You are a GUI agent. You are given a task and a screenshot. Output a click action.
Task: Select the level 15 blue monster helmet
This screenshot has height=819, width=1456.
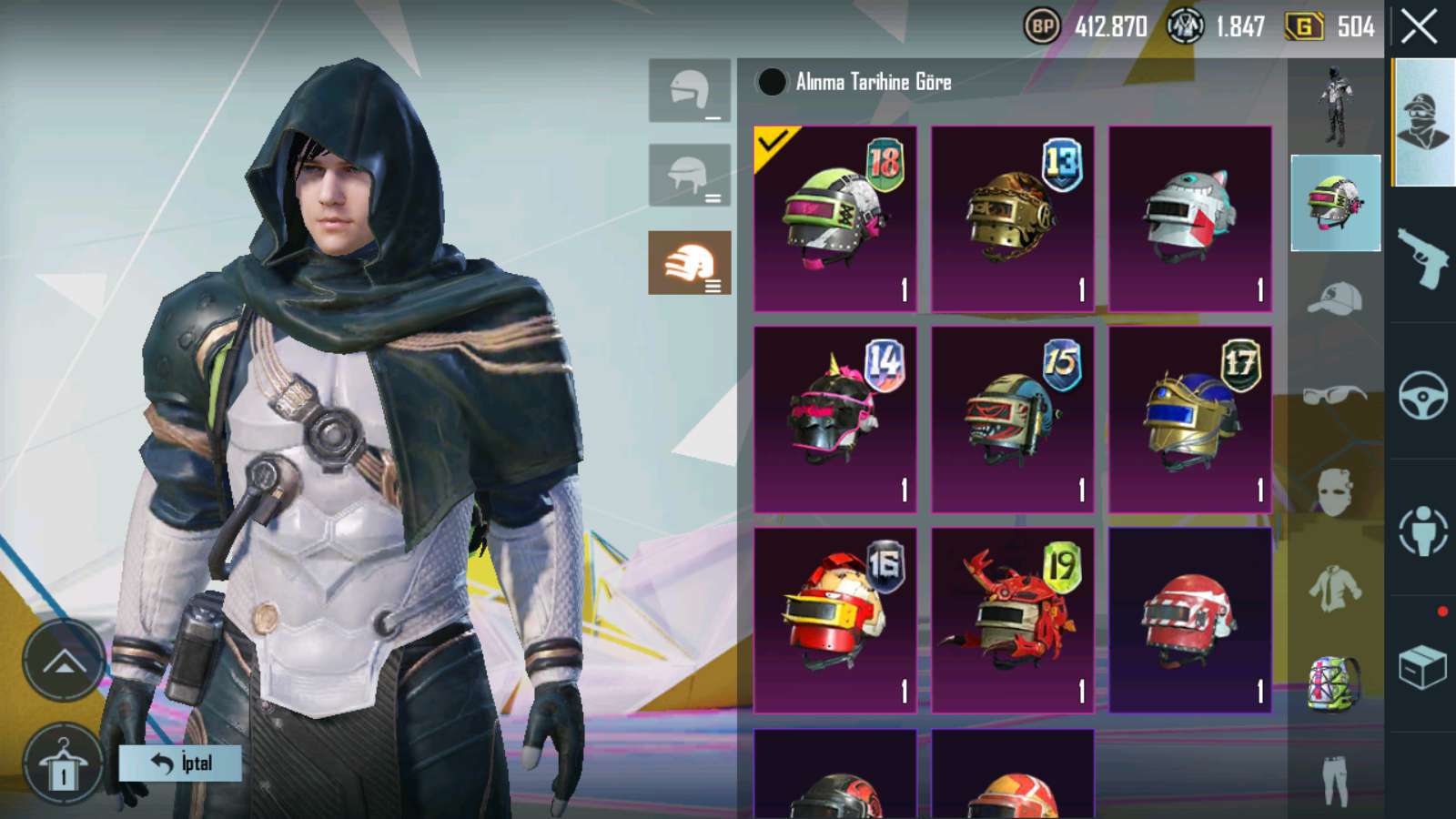pos(1012,420)
